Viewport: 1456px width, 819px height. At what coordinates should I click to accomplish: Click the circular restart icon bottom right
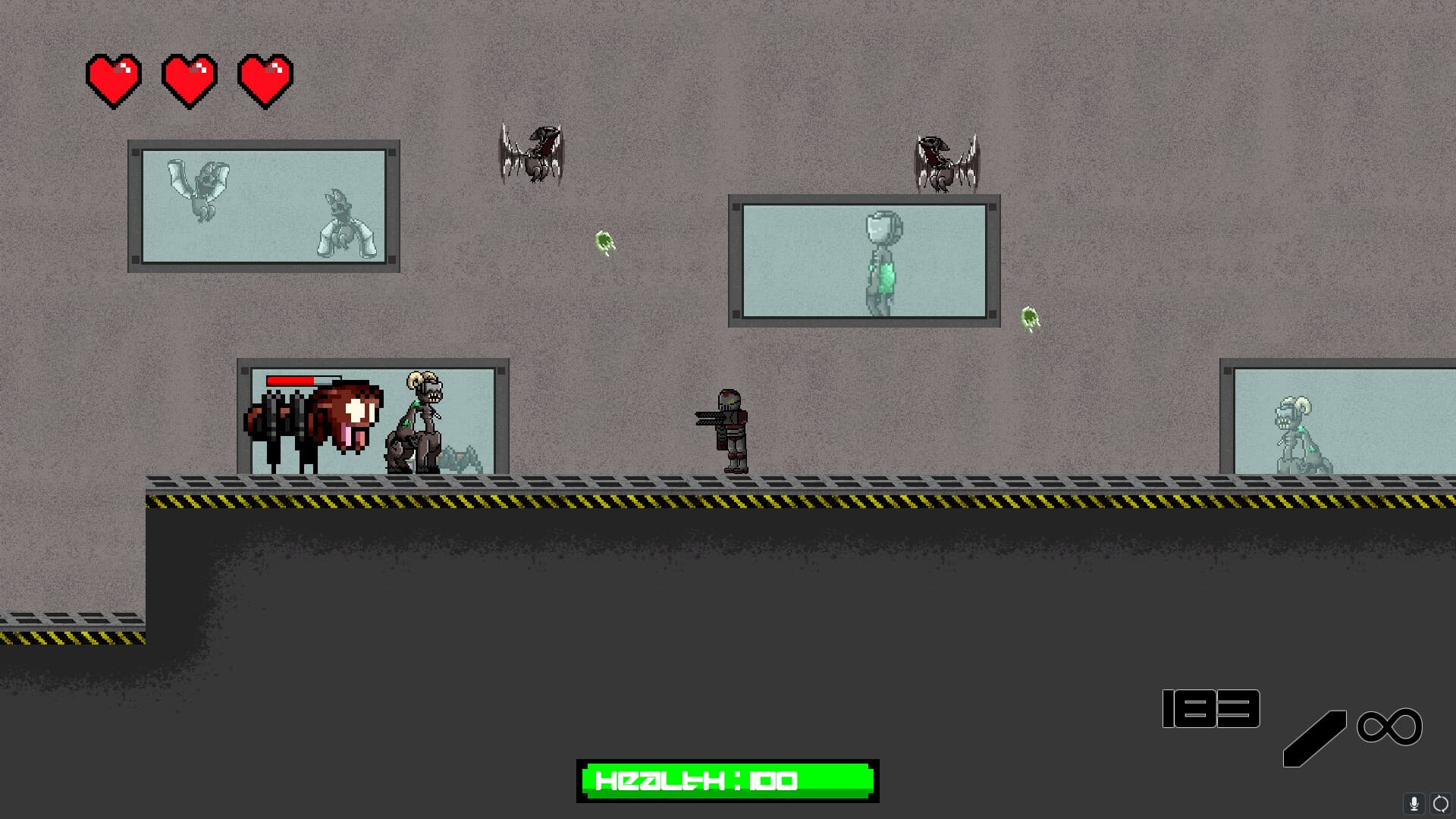1440,804
